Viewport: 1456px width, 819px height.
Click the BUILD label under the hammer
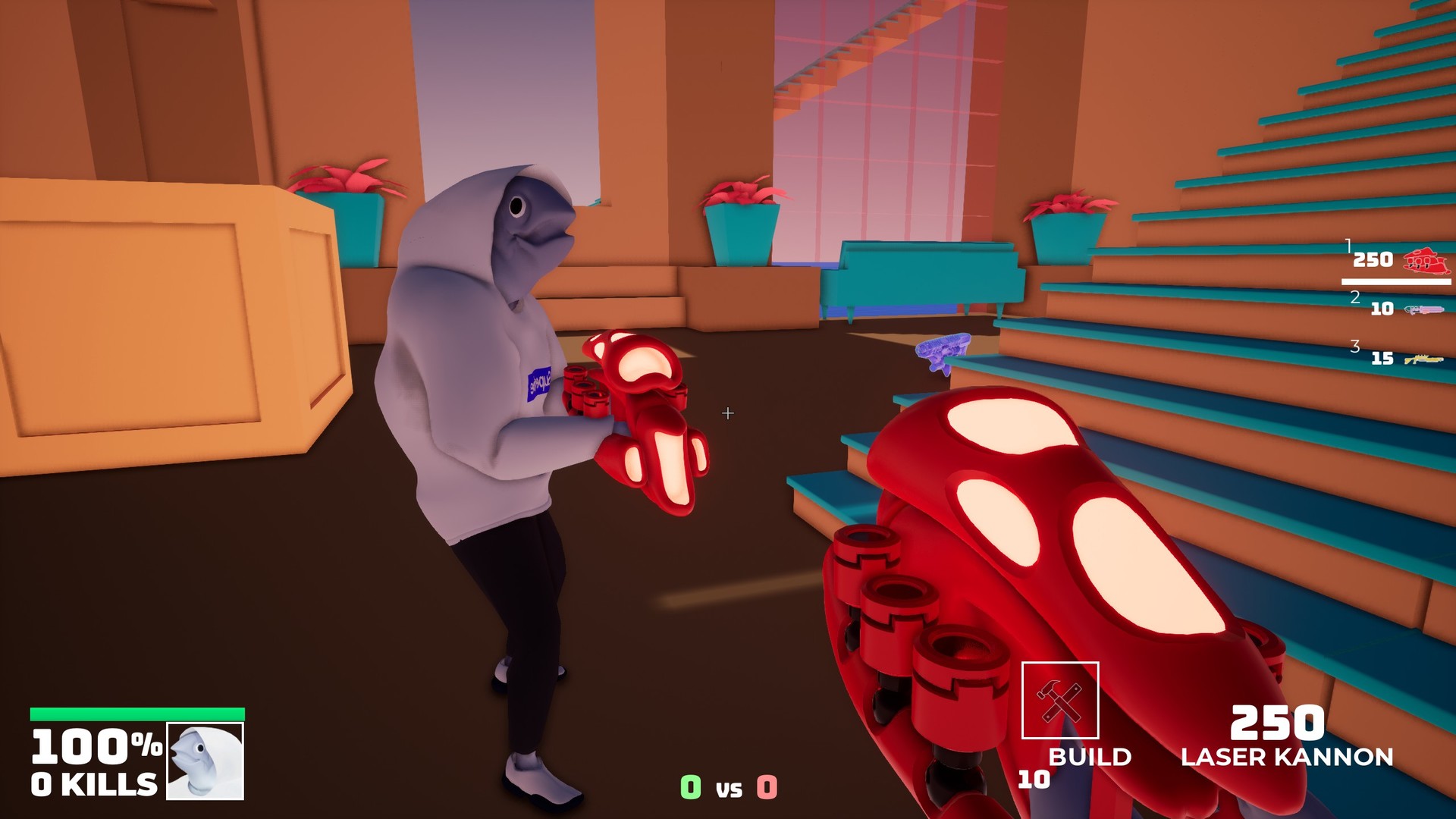click(1090, 757)
